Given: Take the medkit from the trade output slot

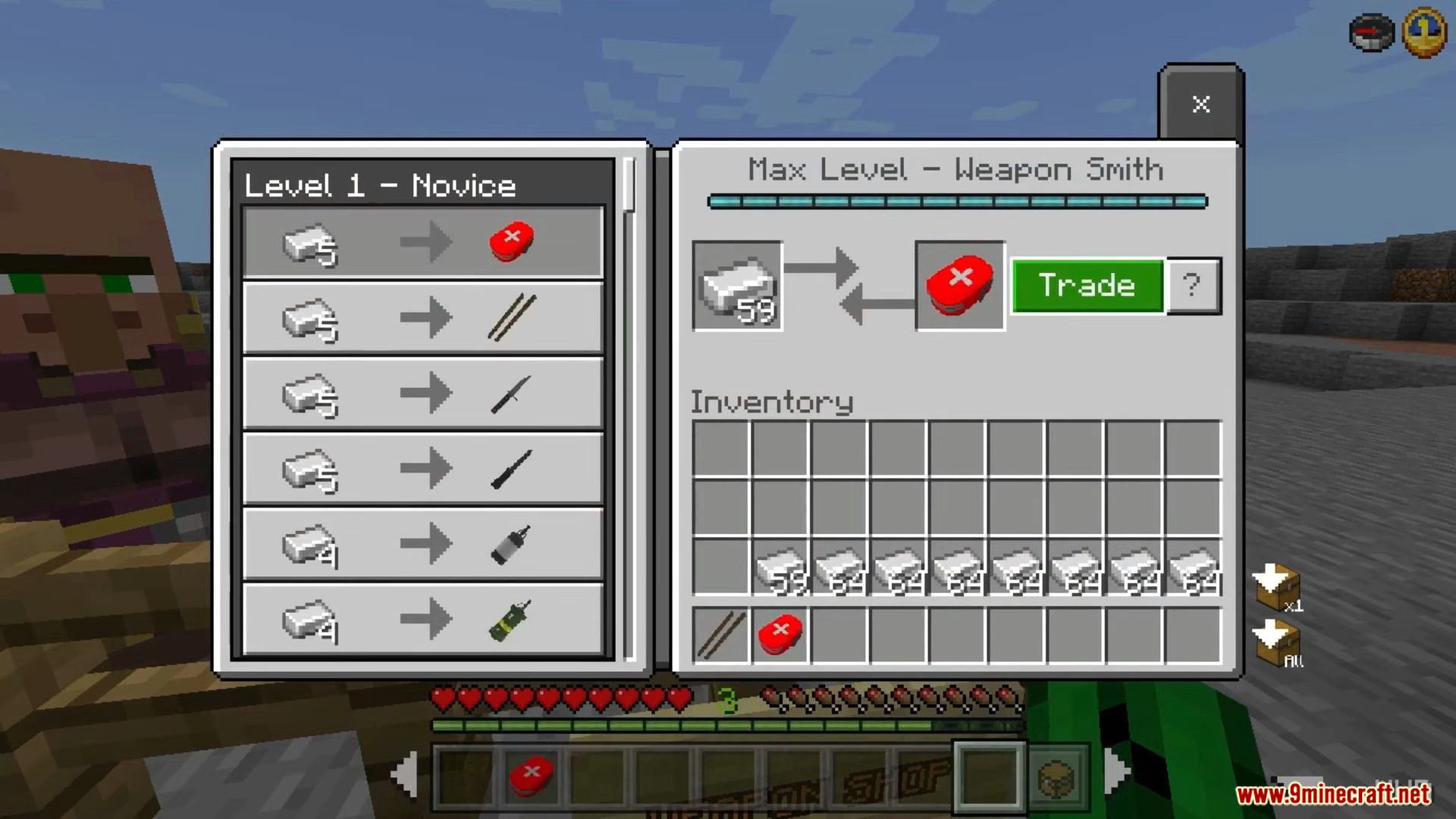Looking at the screenshot, I should coord(960,286).
